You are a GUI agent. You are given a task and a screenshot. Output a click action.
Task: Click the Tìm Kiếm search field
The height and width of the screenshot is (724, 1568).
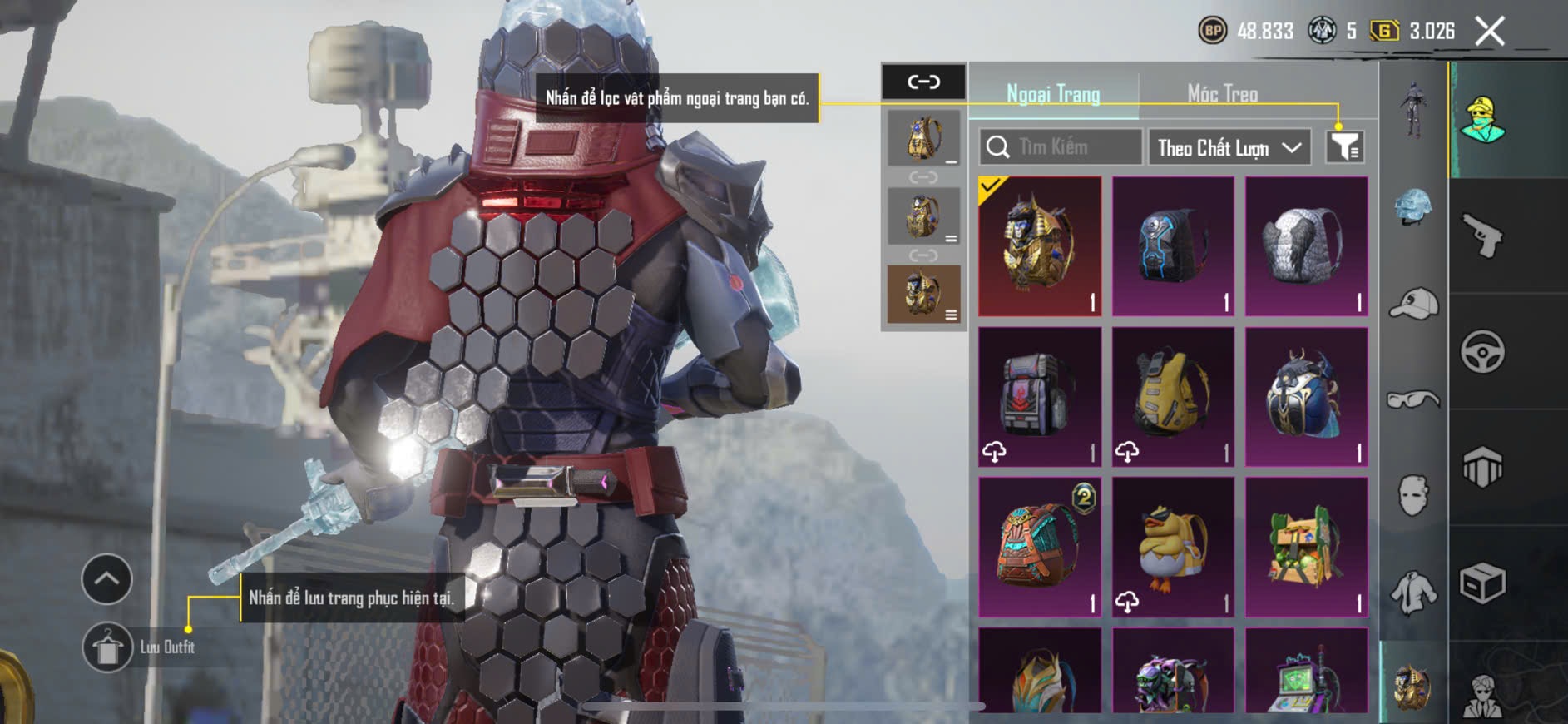[x=1061, y=147]
